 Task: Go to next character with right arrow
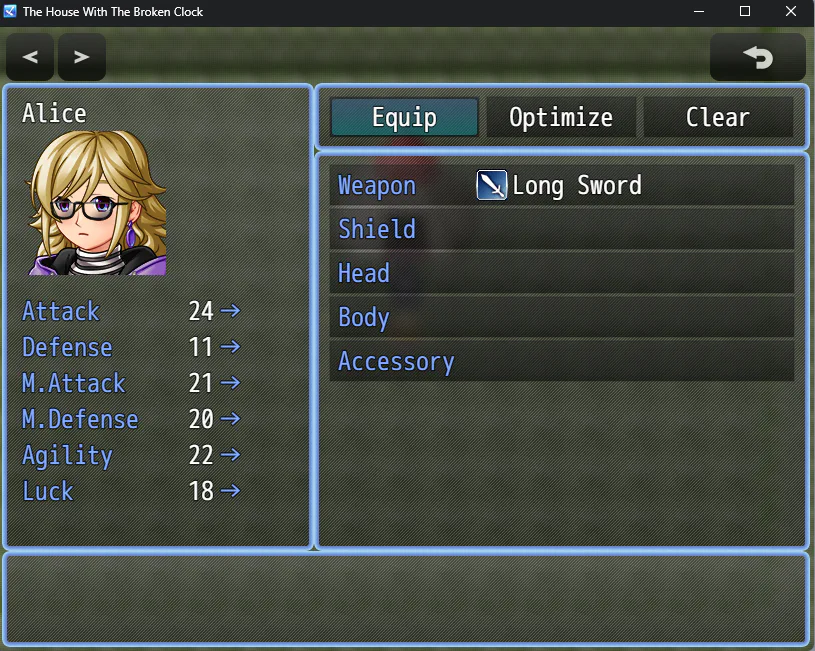click(82, 57)
